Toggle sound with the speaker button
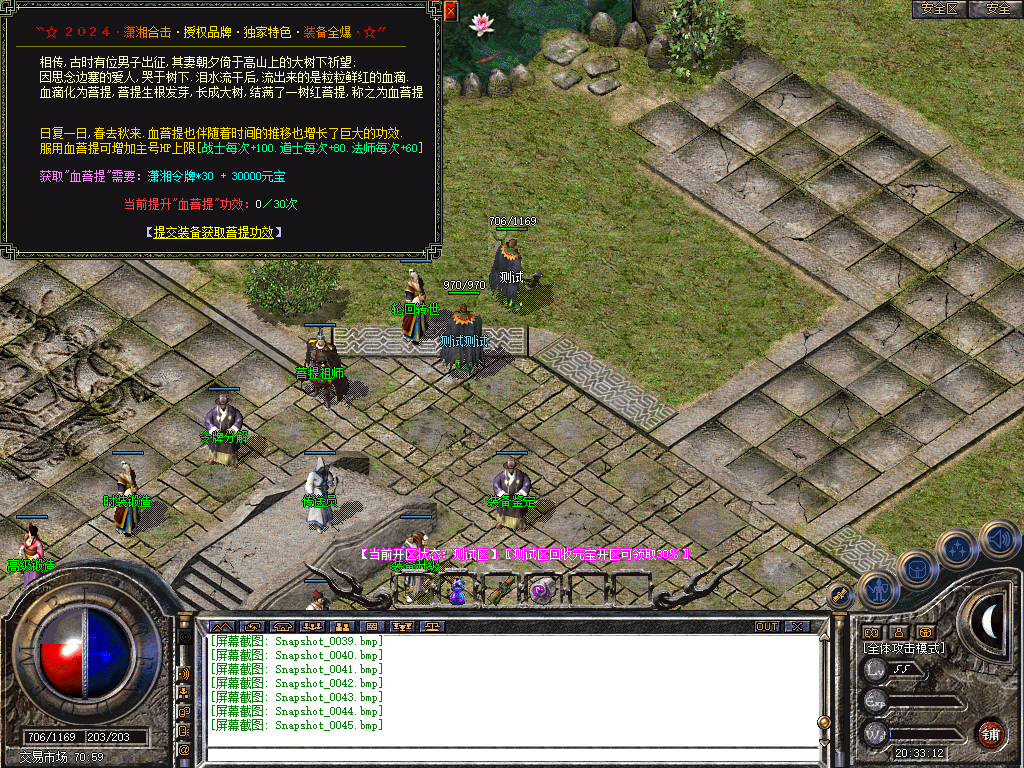 999,540
